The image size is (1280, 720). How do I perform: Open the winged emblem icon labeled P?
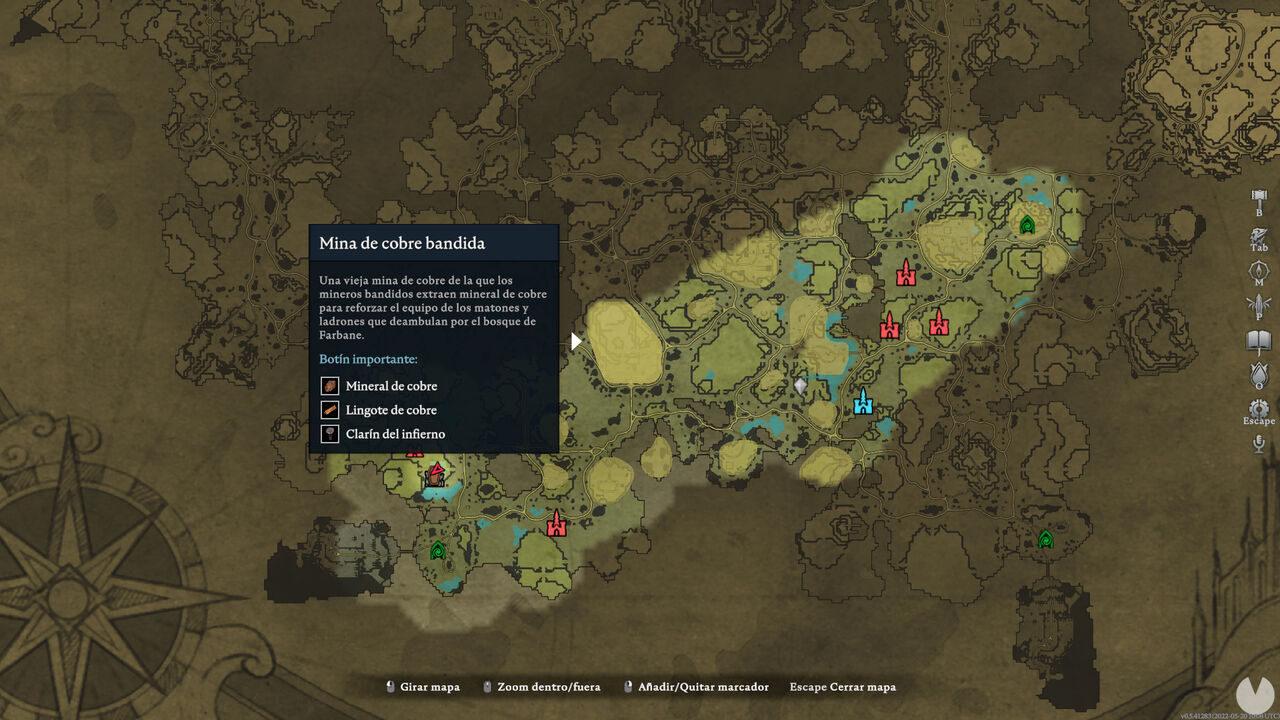click(1258, 306)
